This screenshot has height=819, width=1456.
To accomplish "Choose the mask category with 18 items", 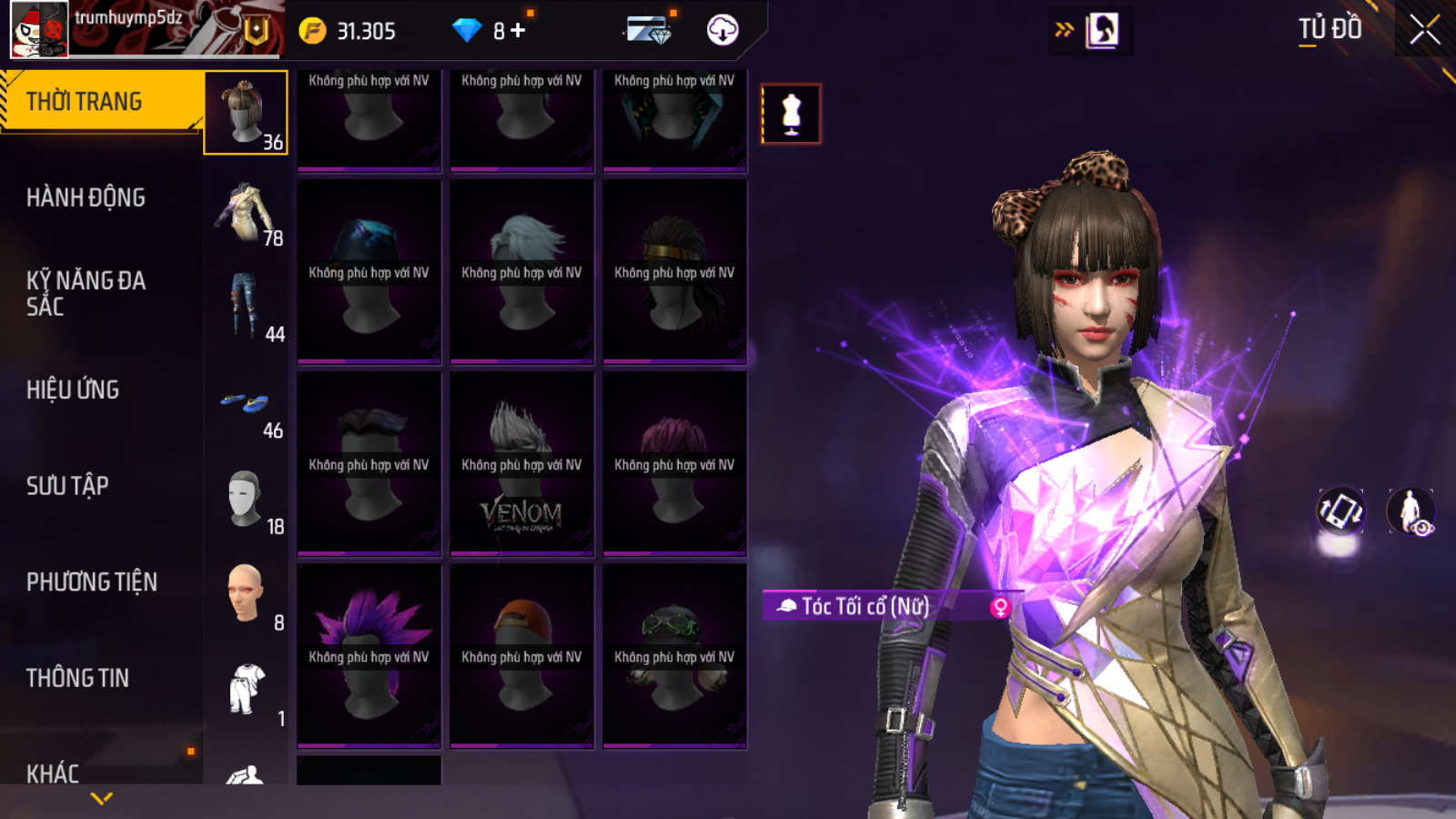I will coord(246,500).
